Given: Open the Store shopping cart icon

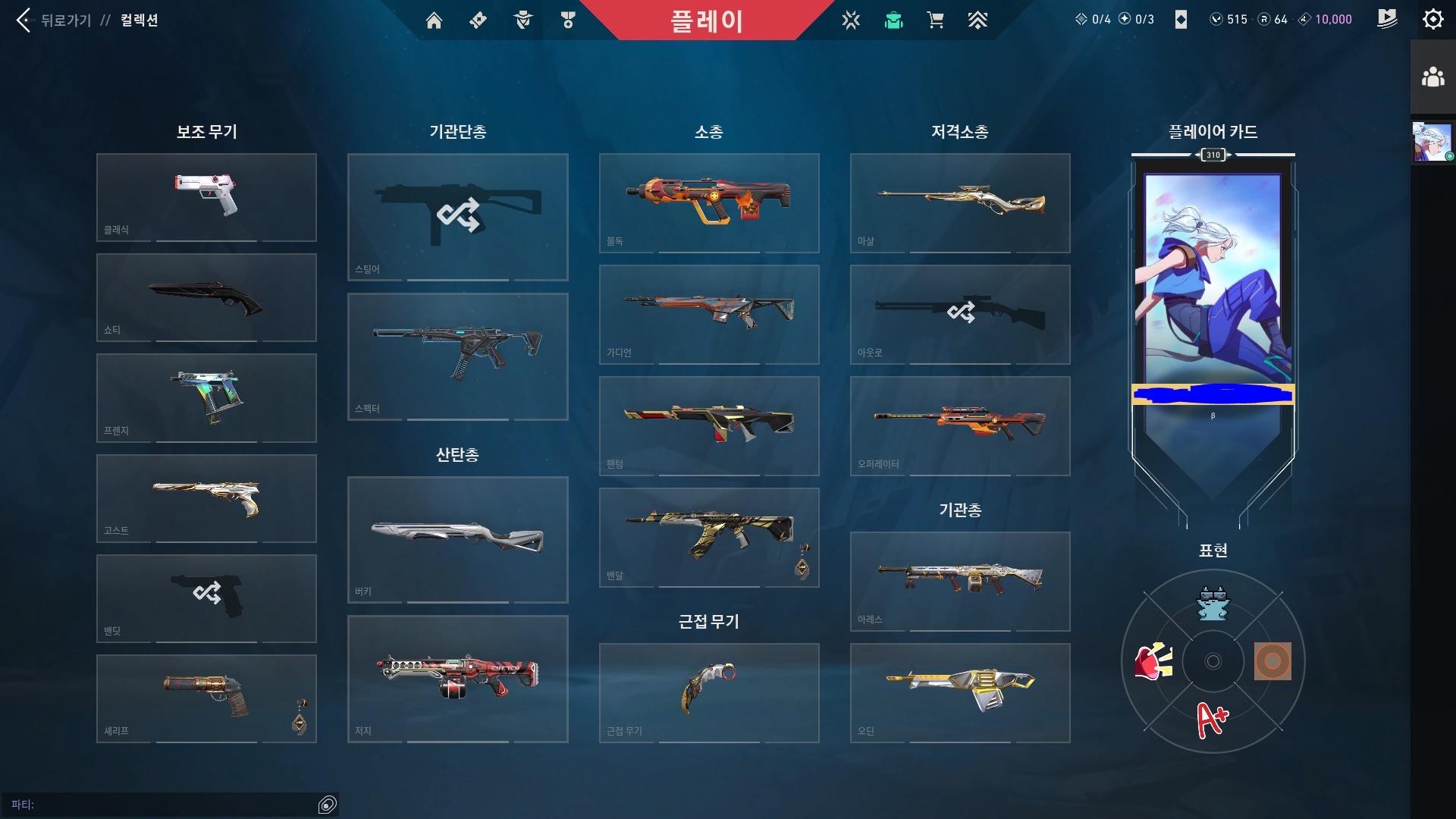Looking at the screenshot, I should pos(936,20).
